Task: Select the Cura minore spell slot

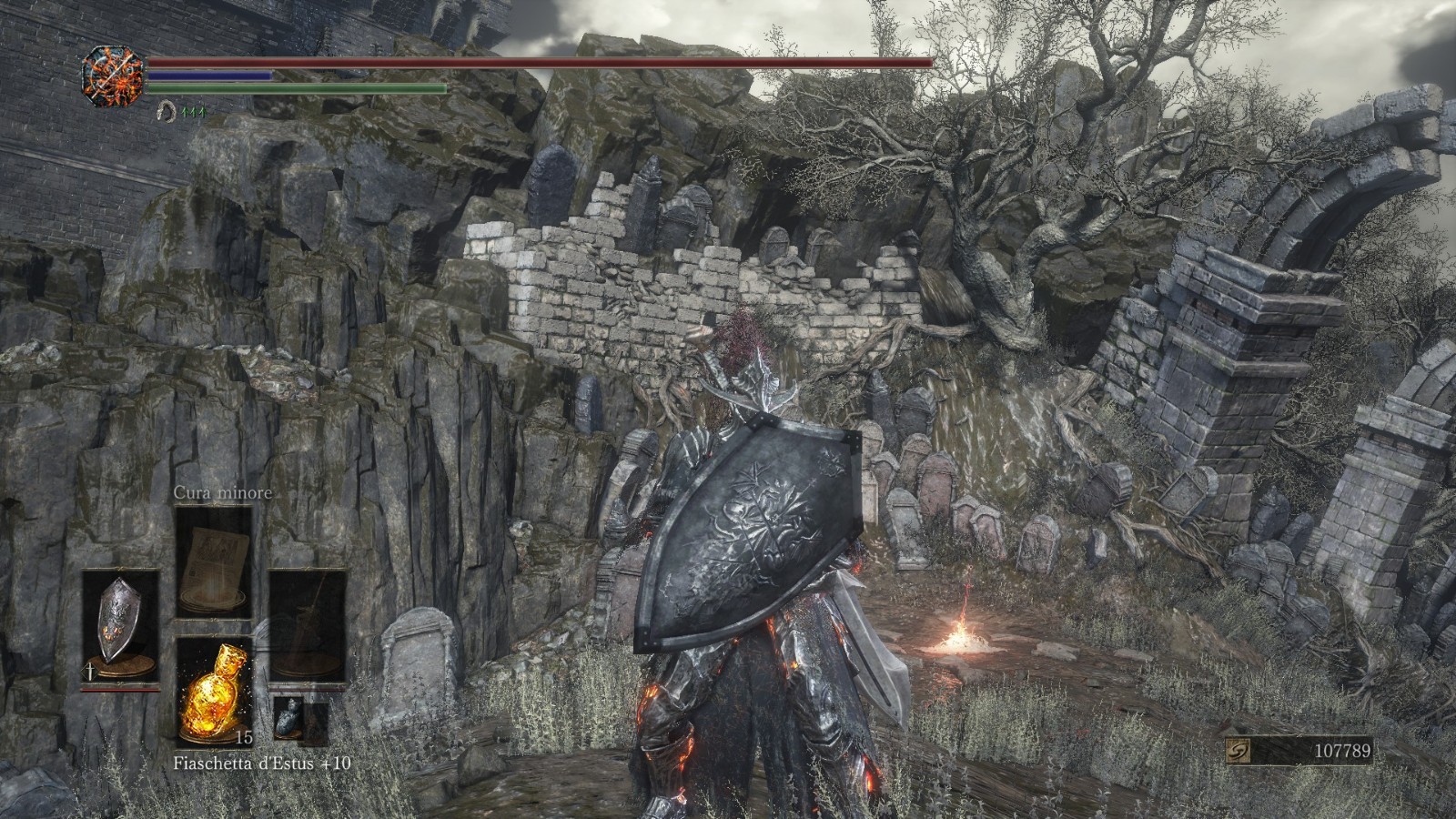Action: [213, 561]
